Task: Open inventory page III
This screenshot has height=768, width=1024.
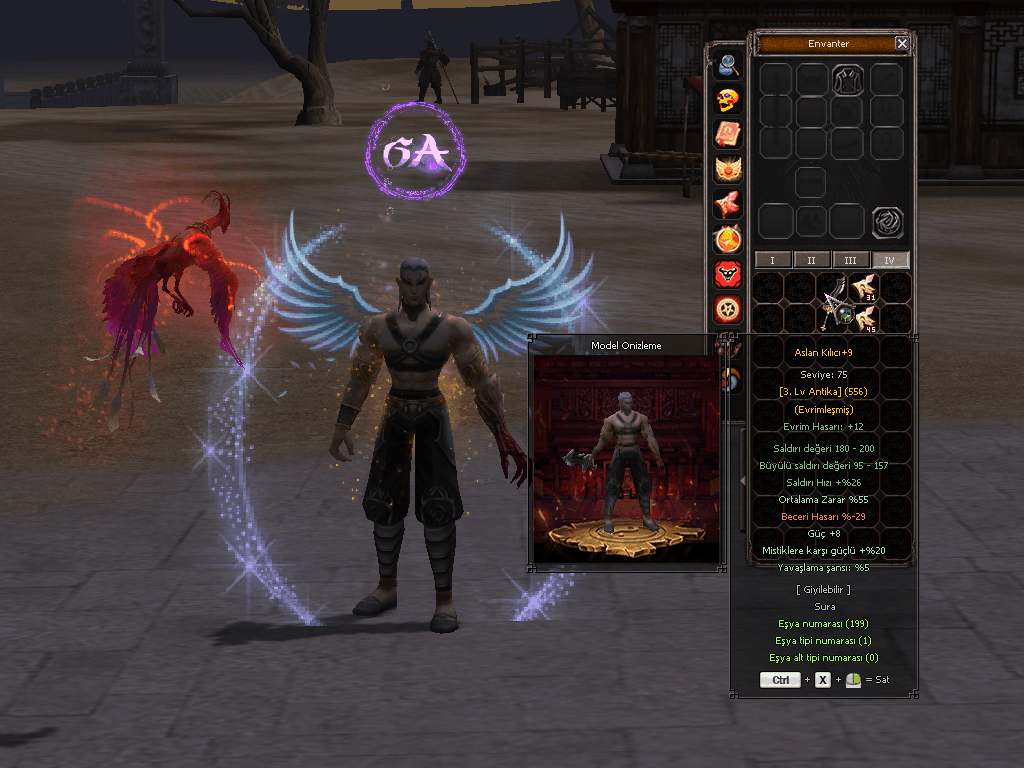Action: [x=850, y=260]
